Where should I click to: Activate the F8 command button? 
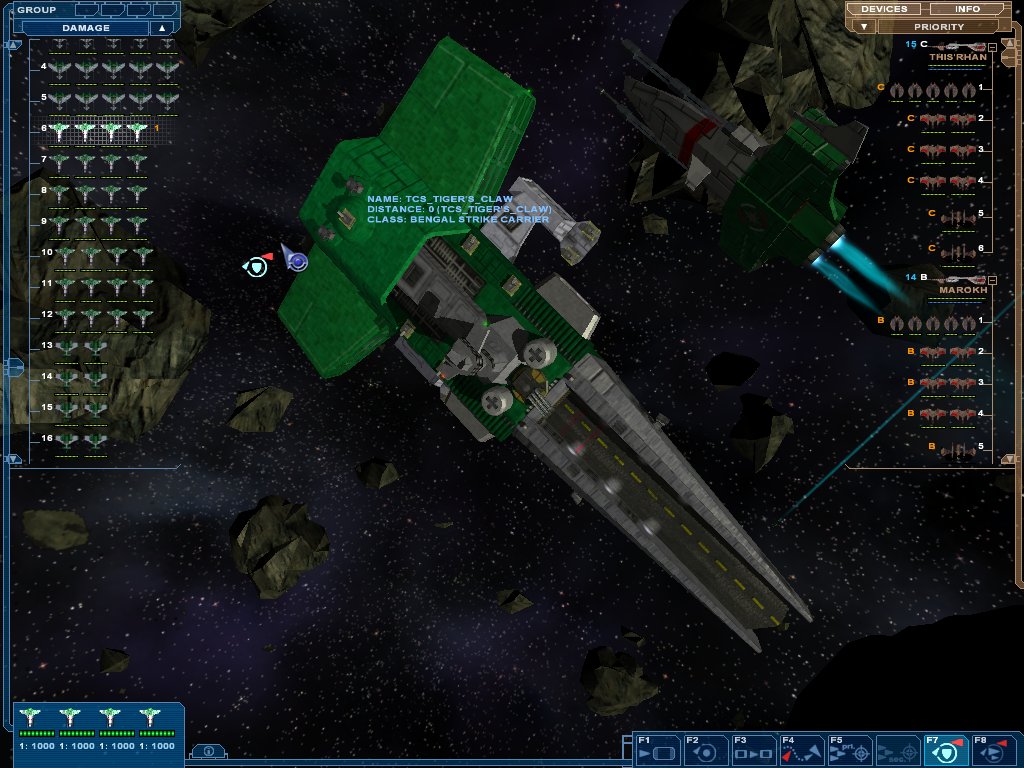pos(993,750)
